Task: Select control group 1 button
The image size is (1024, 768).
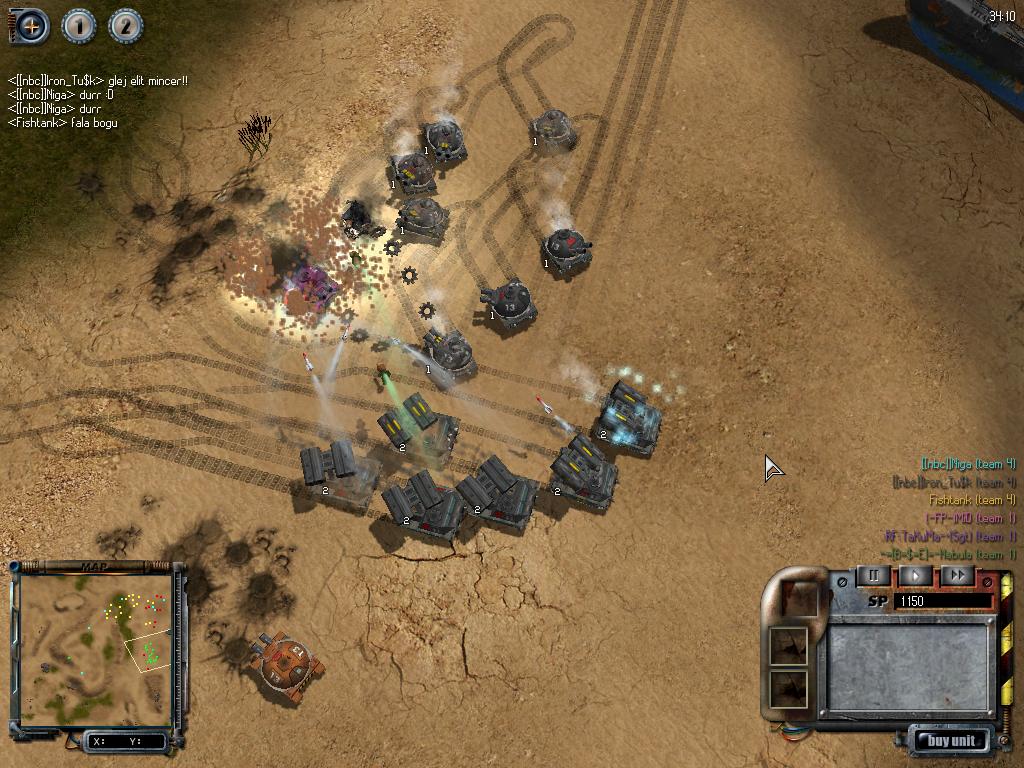Action: [79, 26]
